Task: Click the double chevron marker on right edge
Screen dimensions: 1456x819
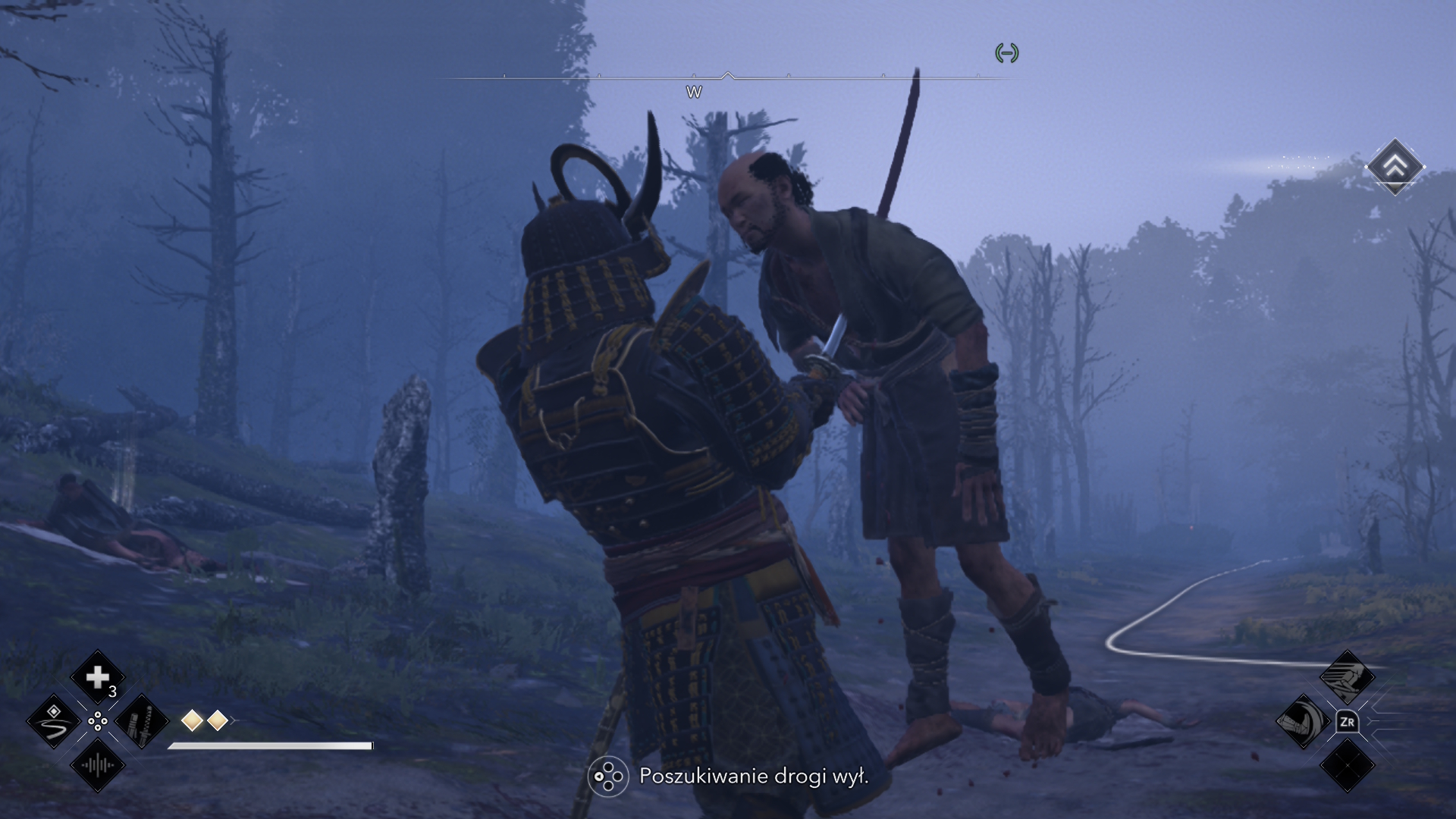Action: 1395,167
